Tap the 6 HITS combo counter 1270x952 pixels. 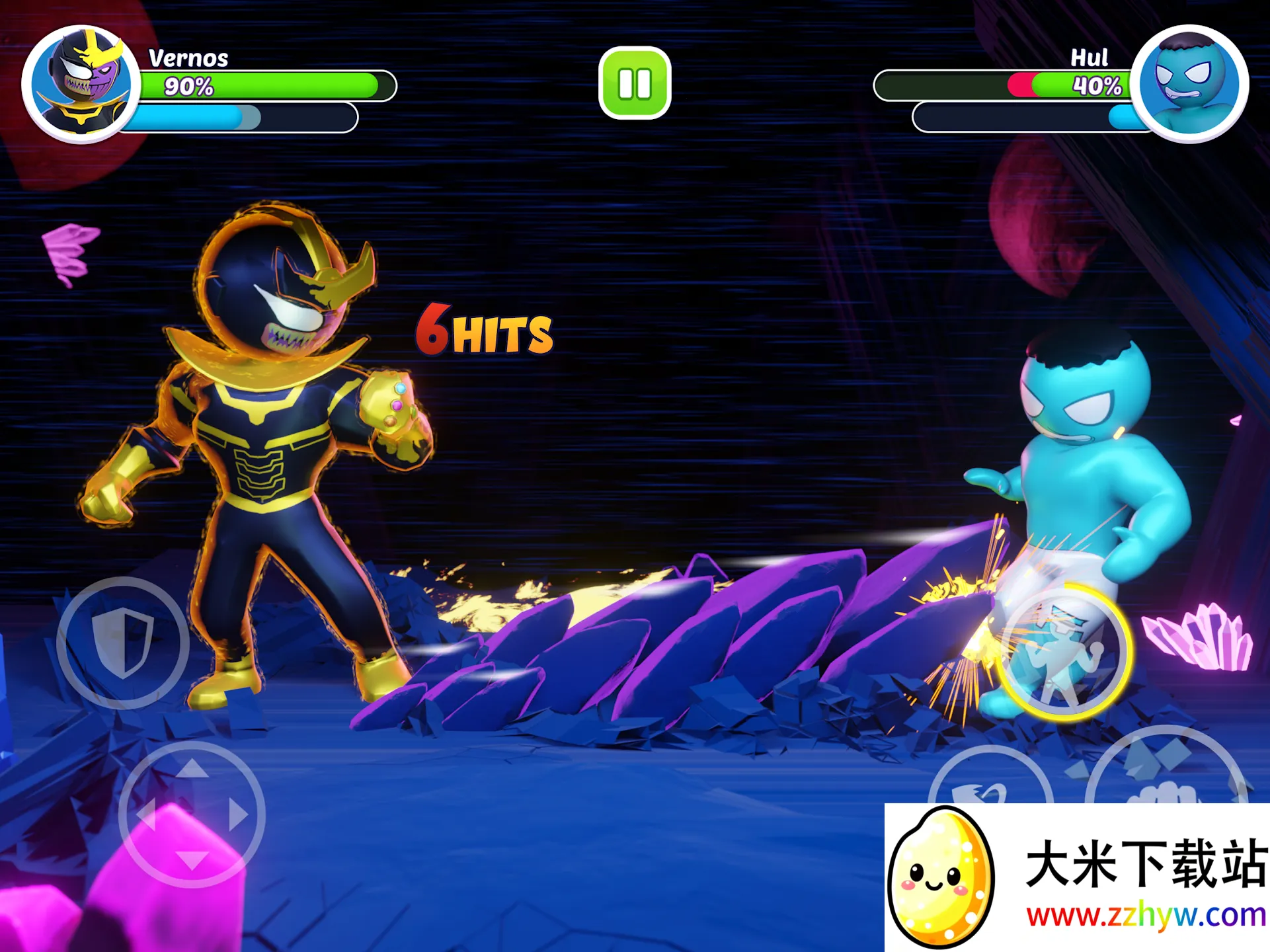coord(486,331)
